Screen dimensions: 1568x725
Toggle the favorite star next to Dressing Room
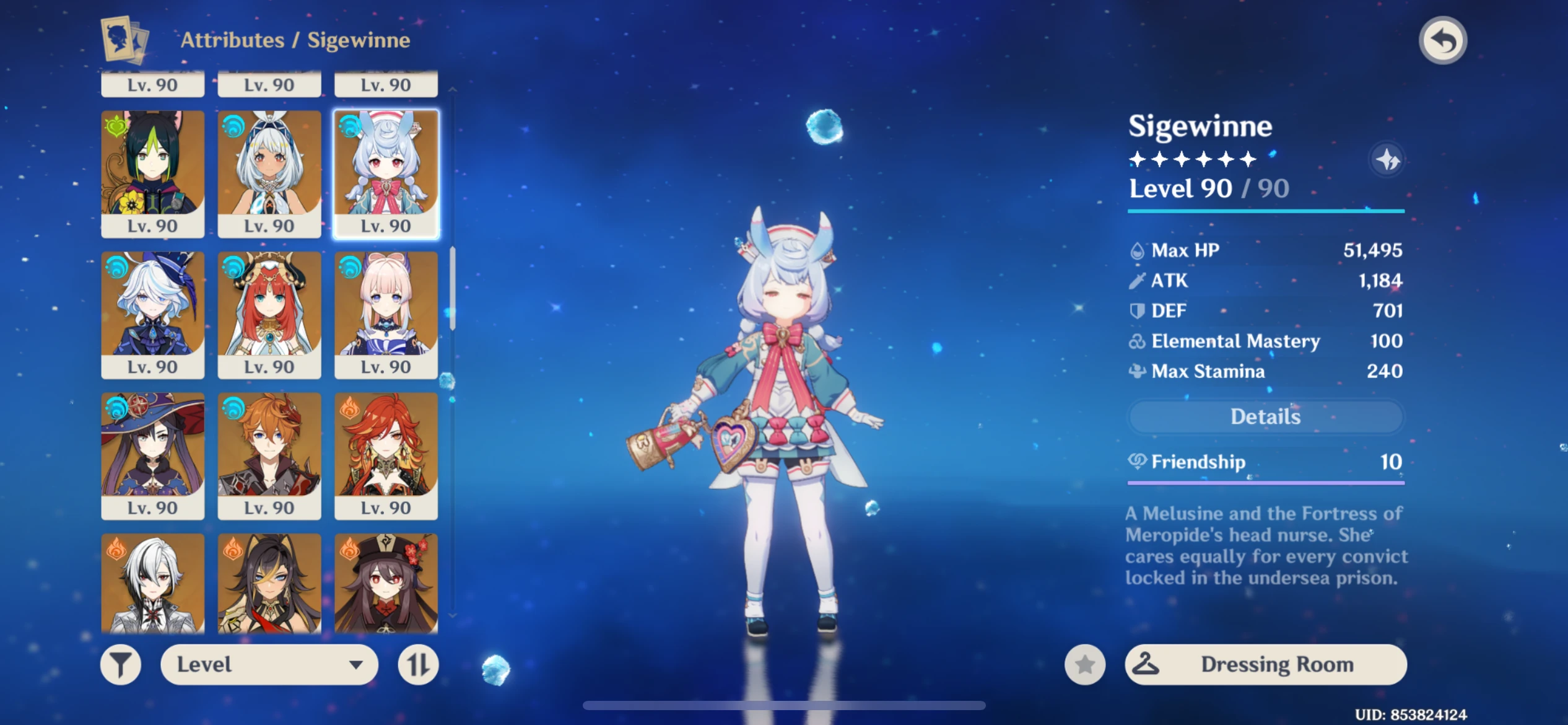[x=1086, y=664]
